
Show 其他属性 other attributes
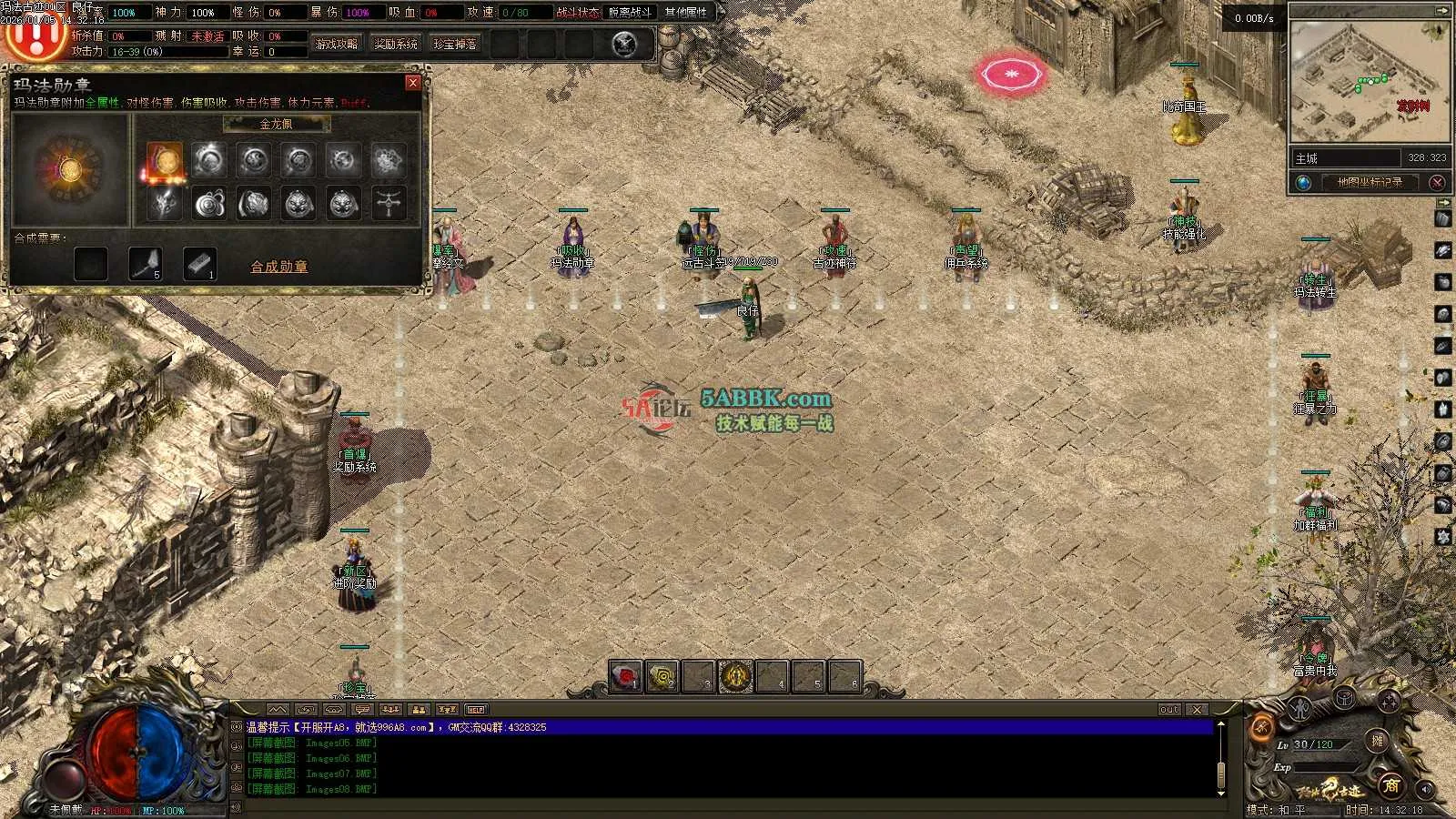pyautogui.click(x=685, y=13)
